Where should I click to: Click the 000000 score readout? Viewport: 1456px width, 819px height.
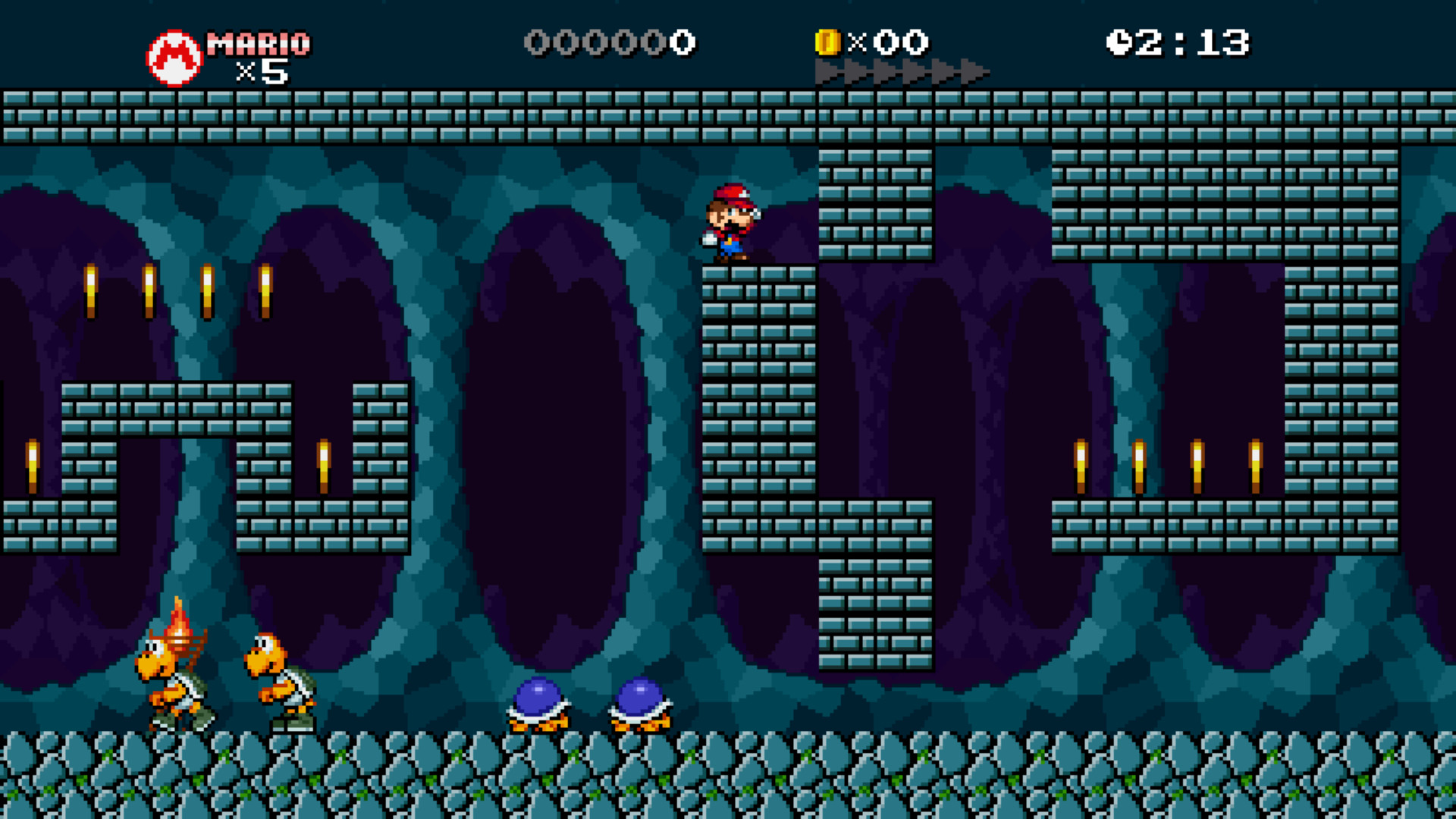pyautogui.click(x=610, y=43)
